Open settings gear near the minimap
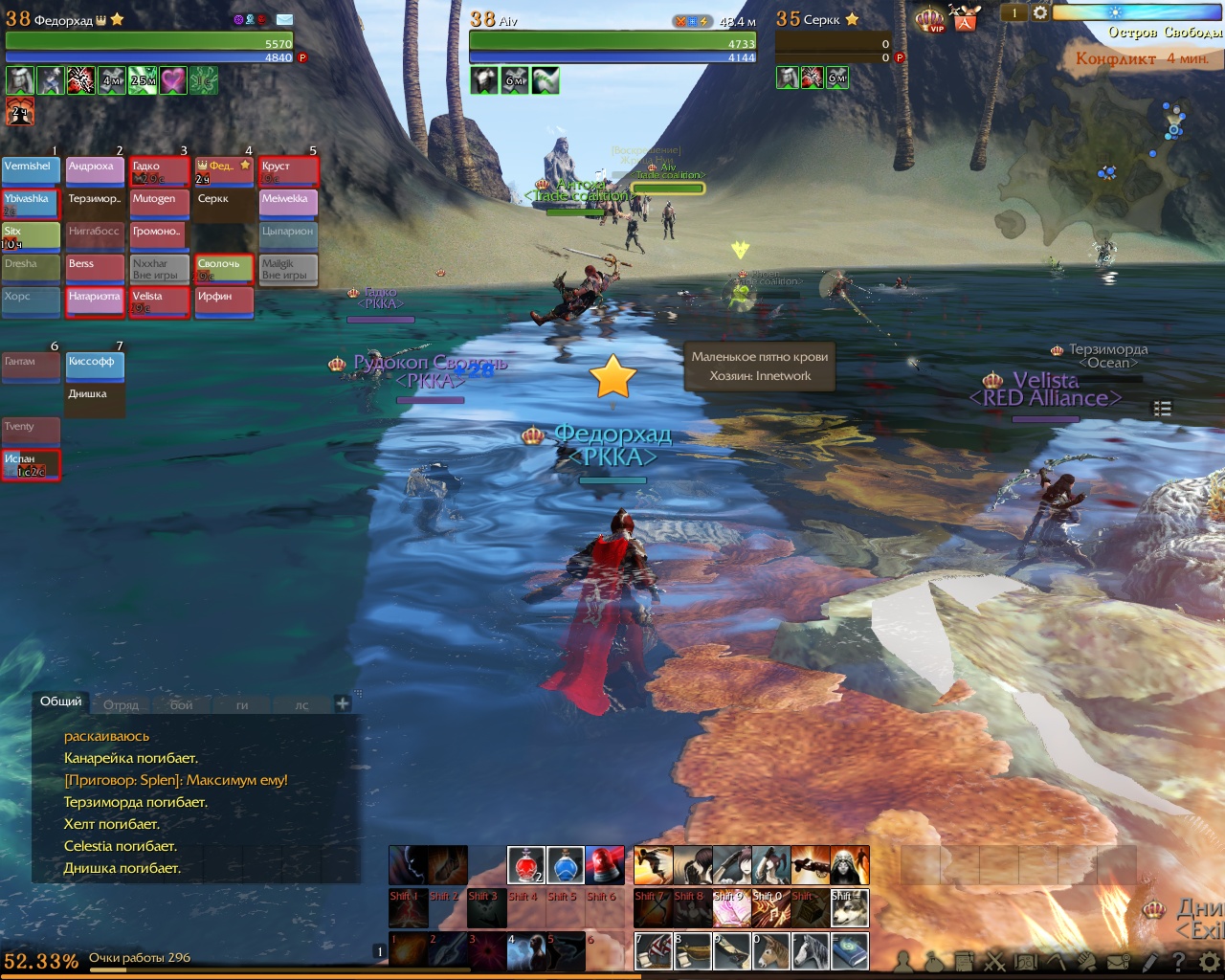The height and width of the screenshot is (980, 1225). pos(1040,12)
